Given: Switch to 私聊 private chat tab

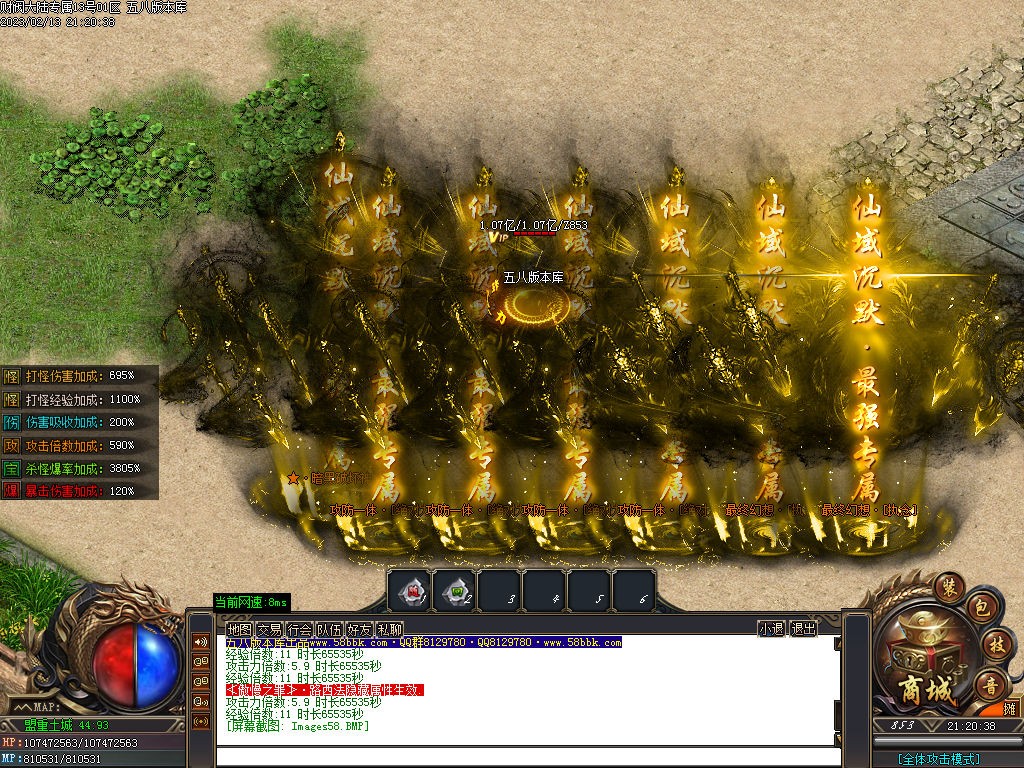Looking at the screenshot, I should click(x=389, y=629).
